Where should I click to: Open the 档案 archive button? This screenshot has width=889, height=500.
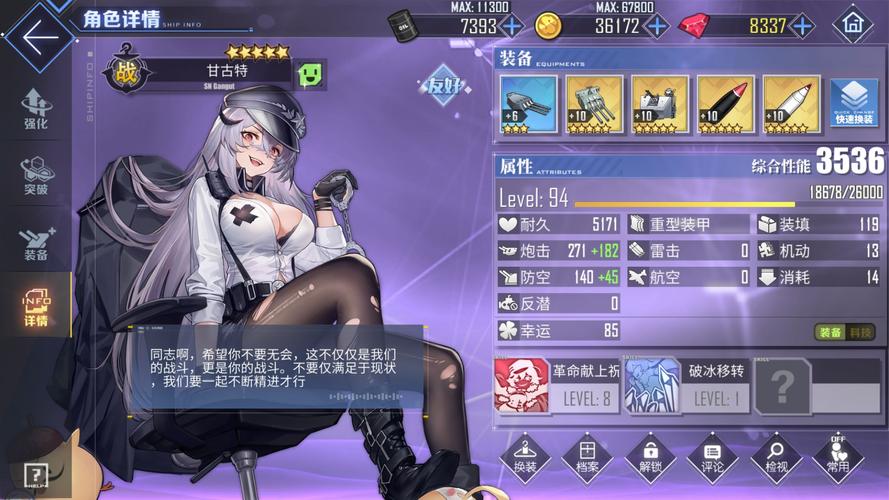click(x=588, y=457)
